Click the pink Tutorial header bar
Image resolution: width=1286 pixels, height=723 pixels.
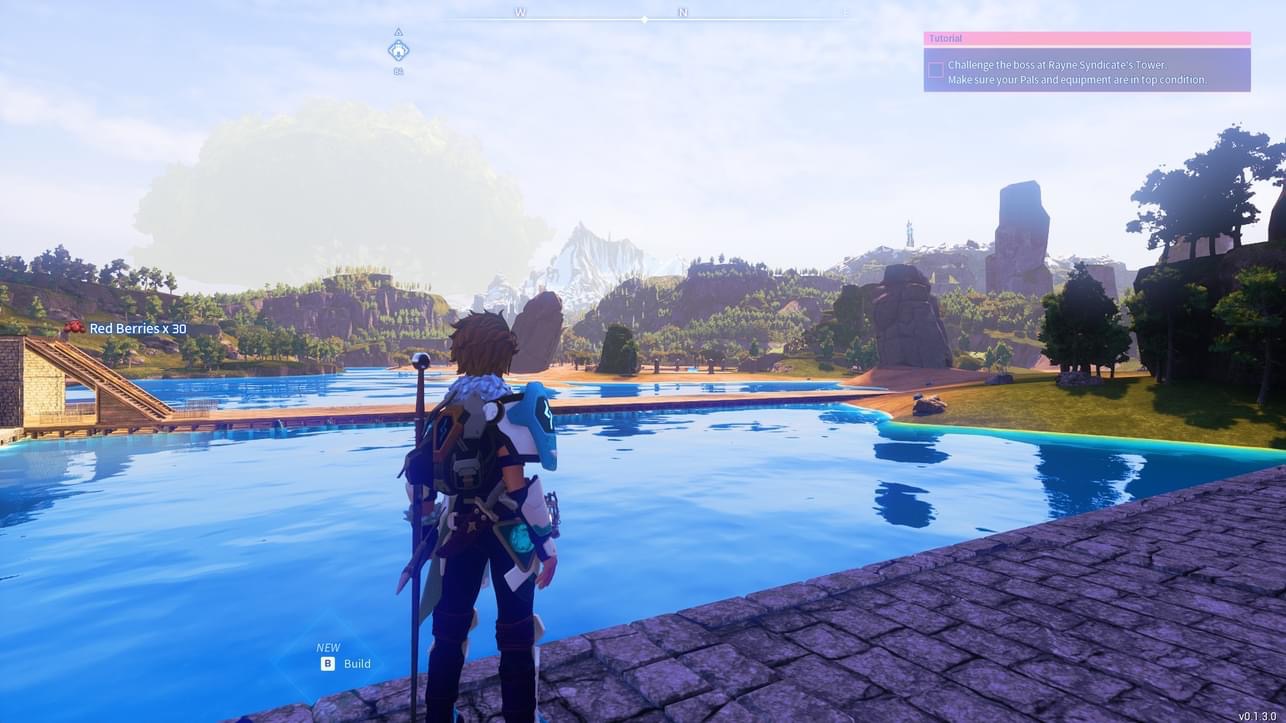pyautogui.click(x=1086, y=38)
